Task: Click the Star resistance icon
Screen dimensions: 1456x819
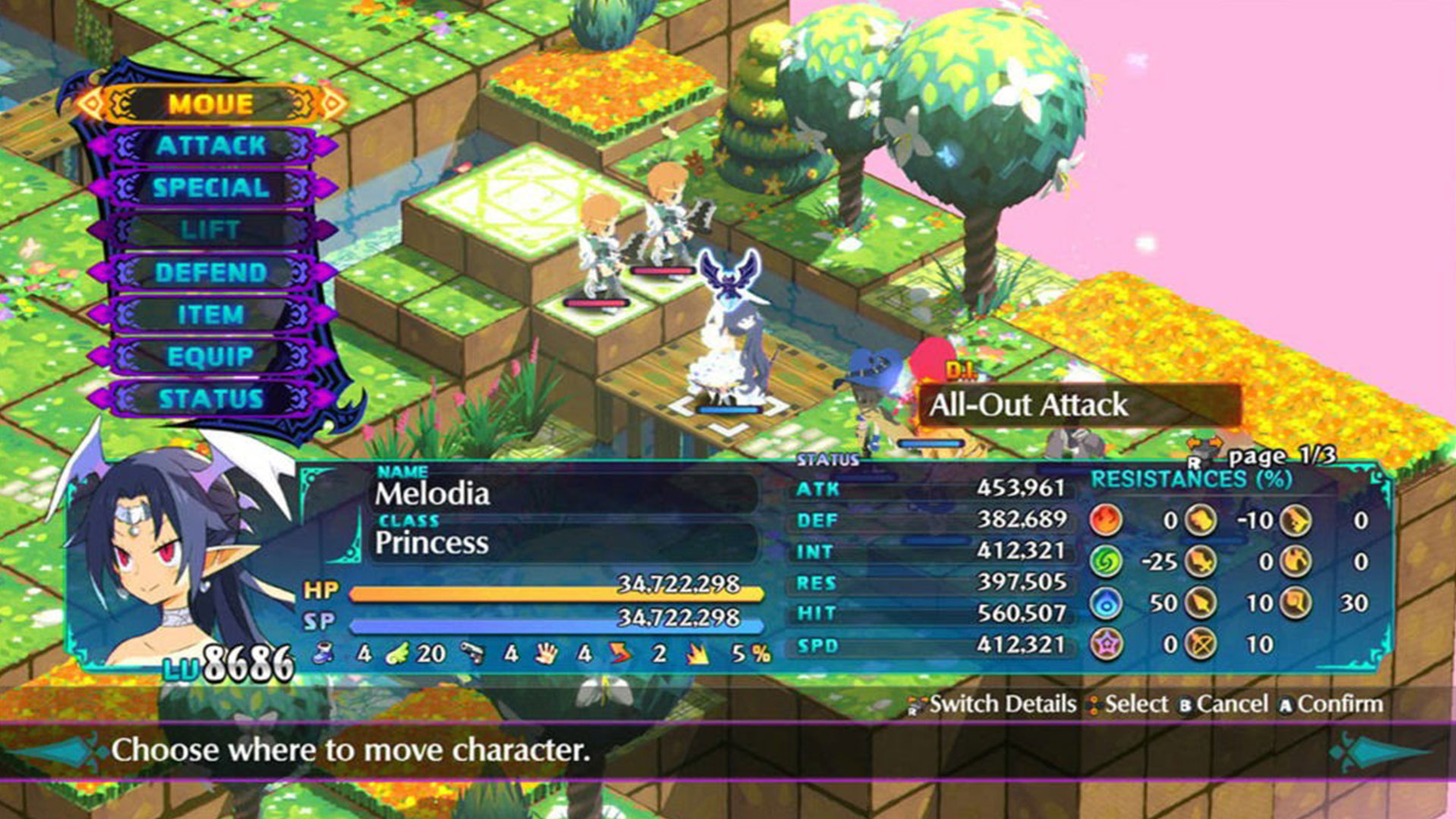Action: pyautogui.click(x=1106, y=642)
